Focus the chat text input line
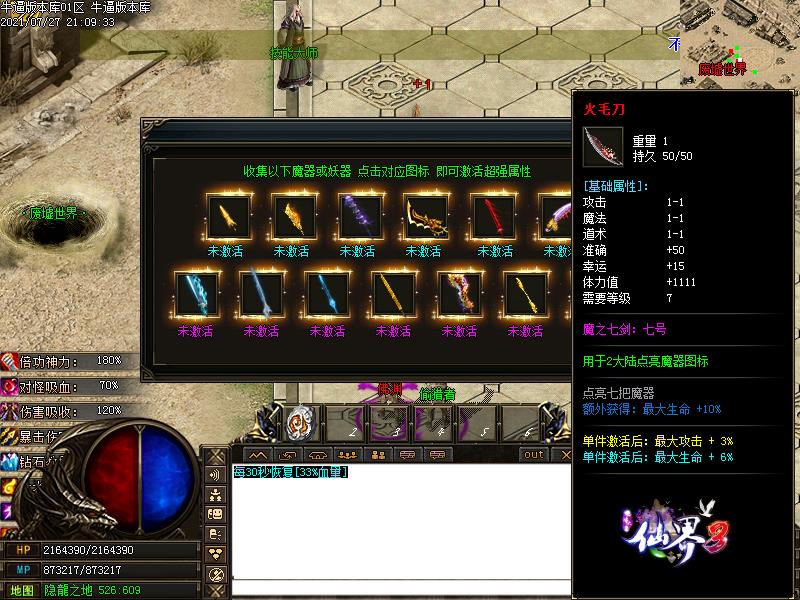 pos(400,587)
